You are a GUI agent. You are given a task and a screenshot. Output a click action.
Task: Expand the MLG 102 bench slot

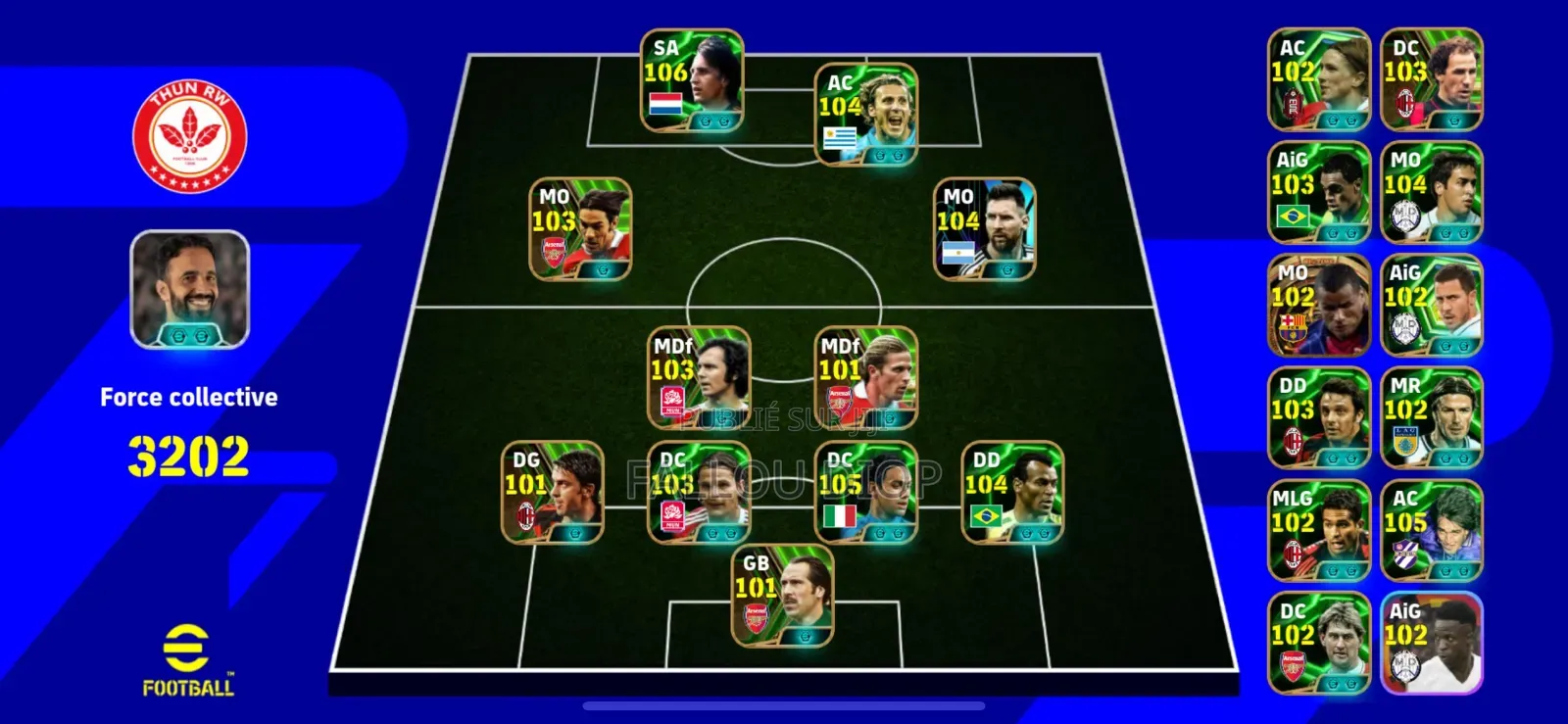point(1318,529)
